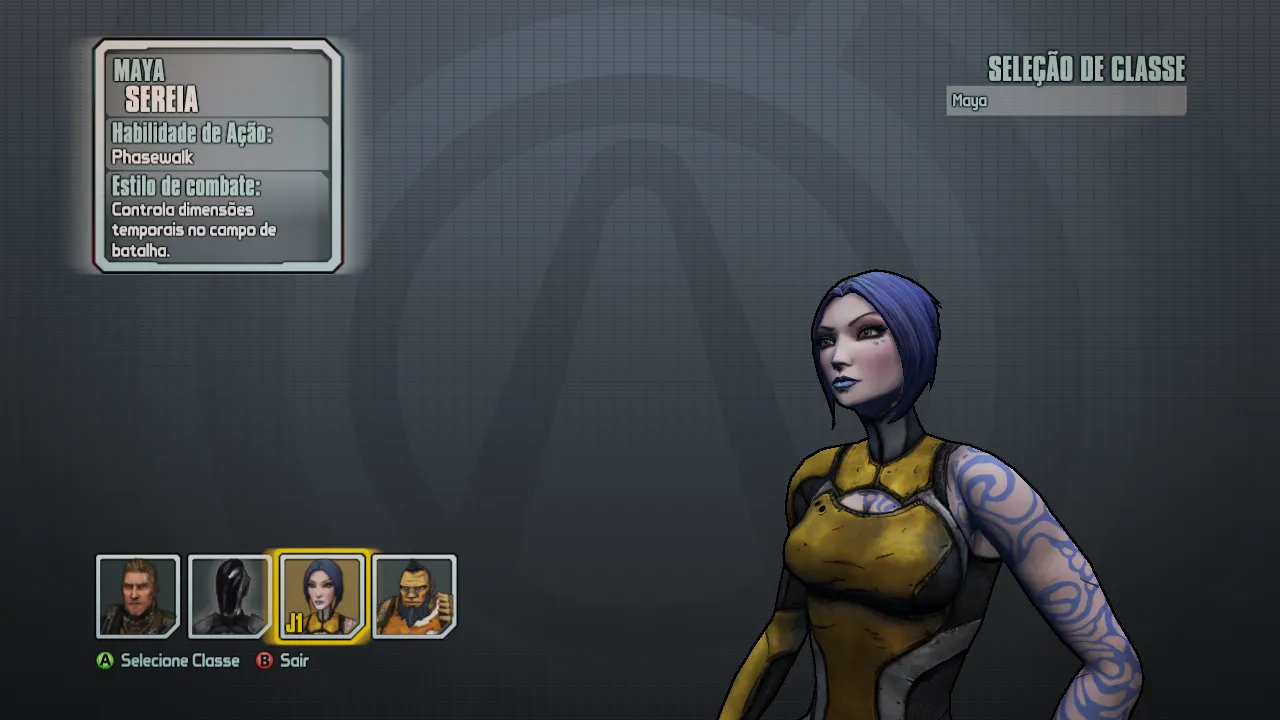This screenshot has height=720, width=1280.
Task: Click the Selecione Classe option
Action: (169, 661)
